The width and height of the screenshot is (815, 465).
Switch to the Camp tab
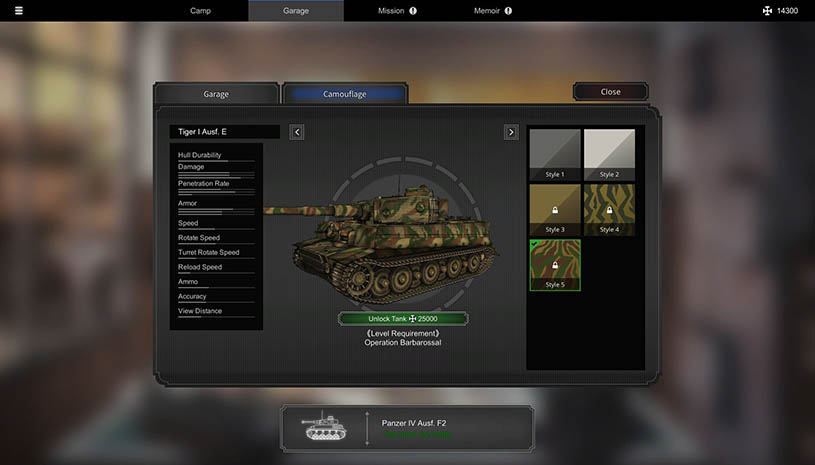coord(201,11)
